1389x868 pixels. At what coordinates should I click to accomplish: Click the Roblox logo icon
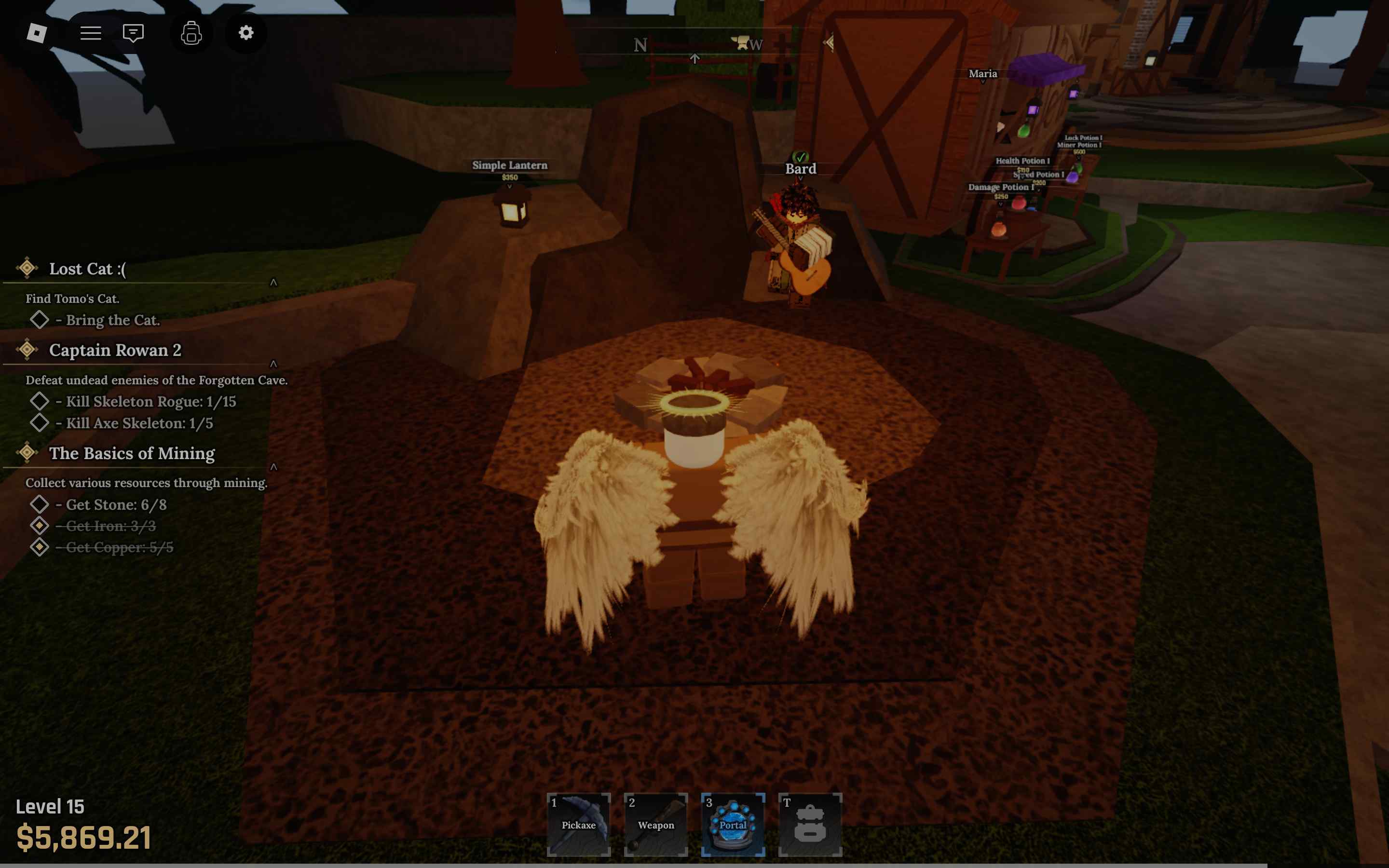coord(37,33)
